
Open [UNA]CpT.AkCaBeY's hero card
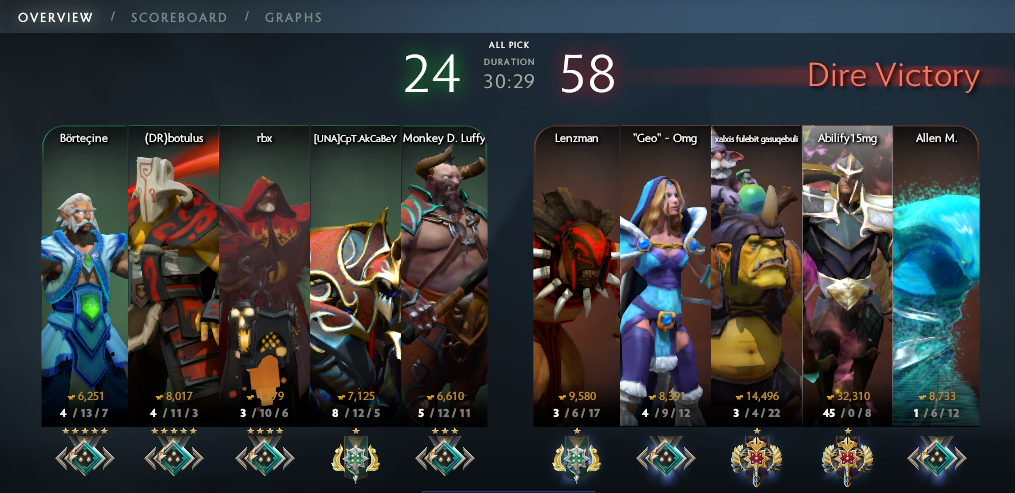[354, 270]
